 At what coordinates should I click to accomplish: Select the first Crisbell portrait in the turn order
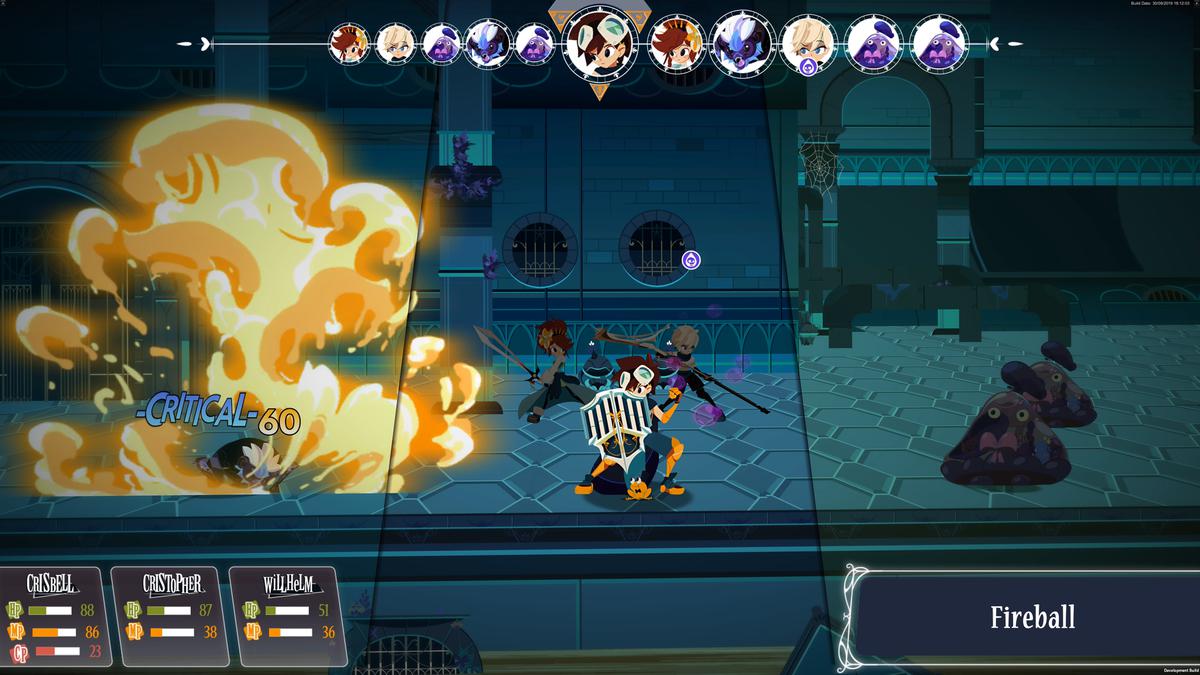350,44
